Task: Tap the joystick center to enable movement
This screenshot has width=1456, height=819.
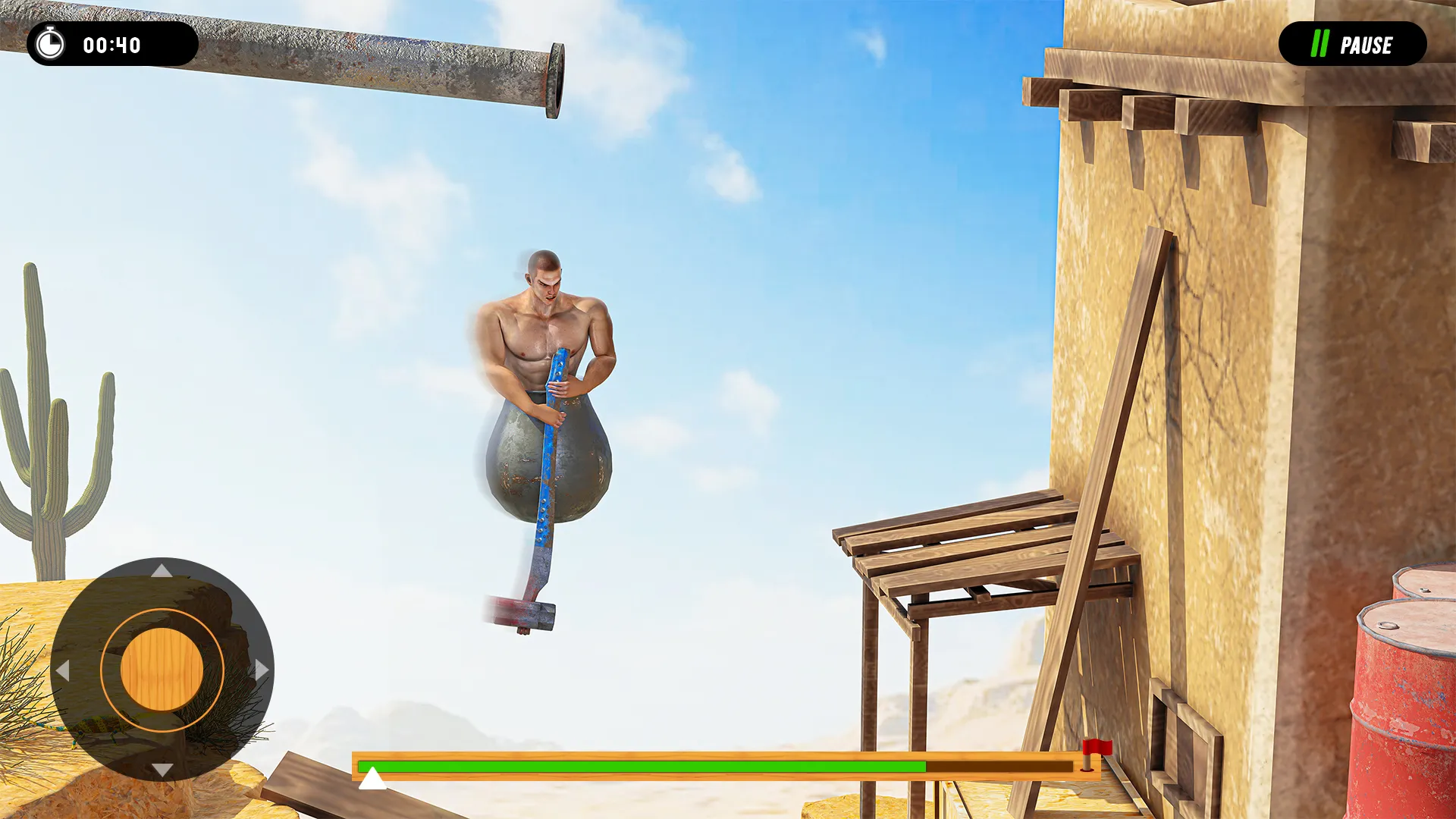Action: (x=162, y=670)
